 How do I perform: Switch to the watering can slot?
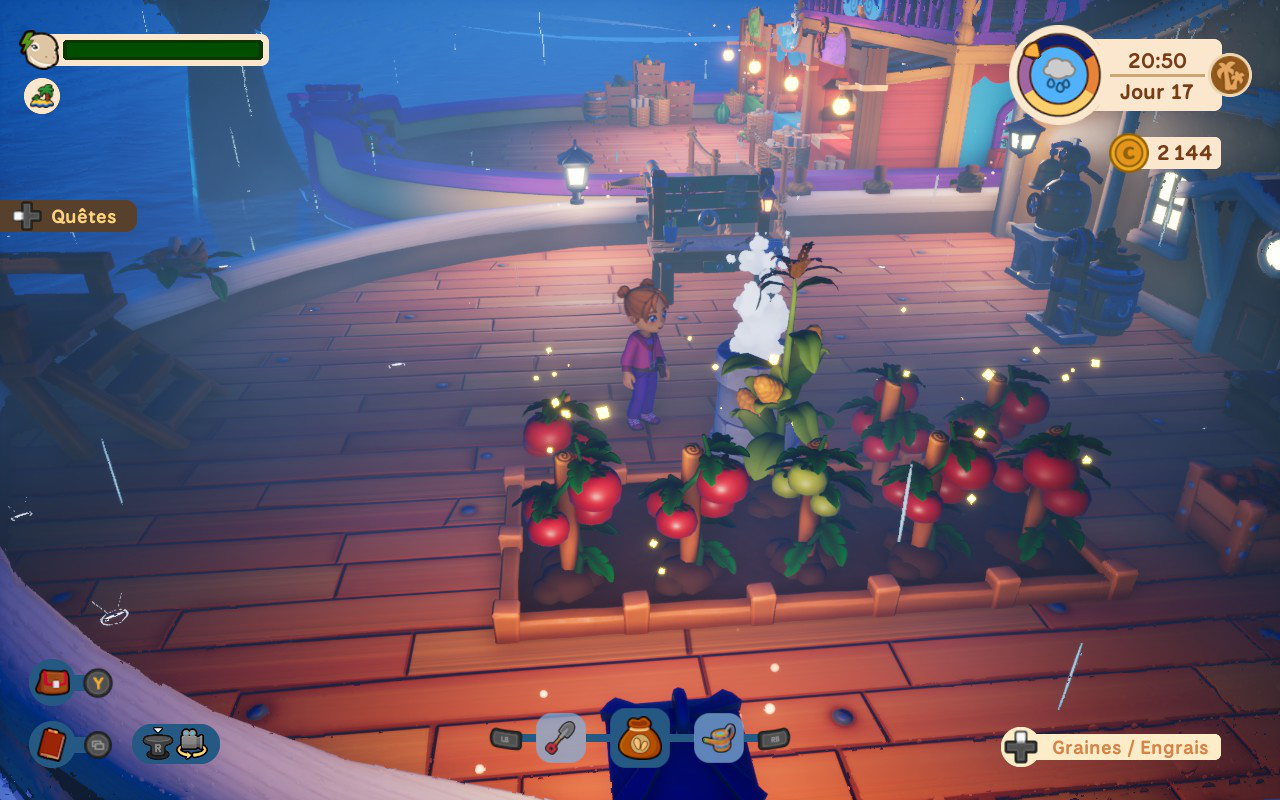(718, 739)
